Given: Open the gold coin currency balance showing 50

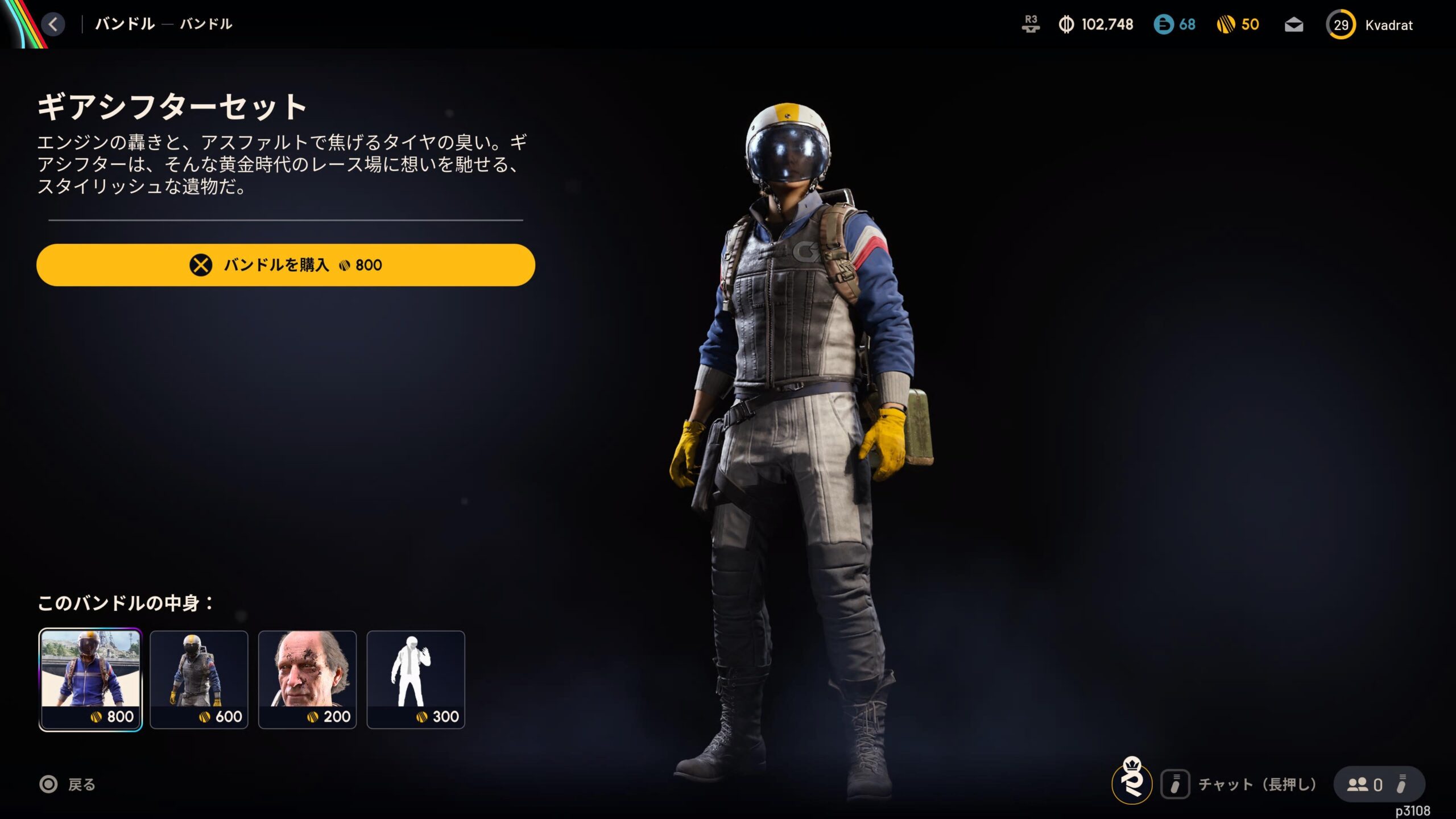Looking at the screenshot, I should tap(1238, 24).
